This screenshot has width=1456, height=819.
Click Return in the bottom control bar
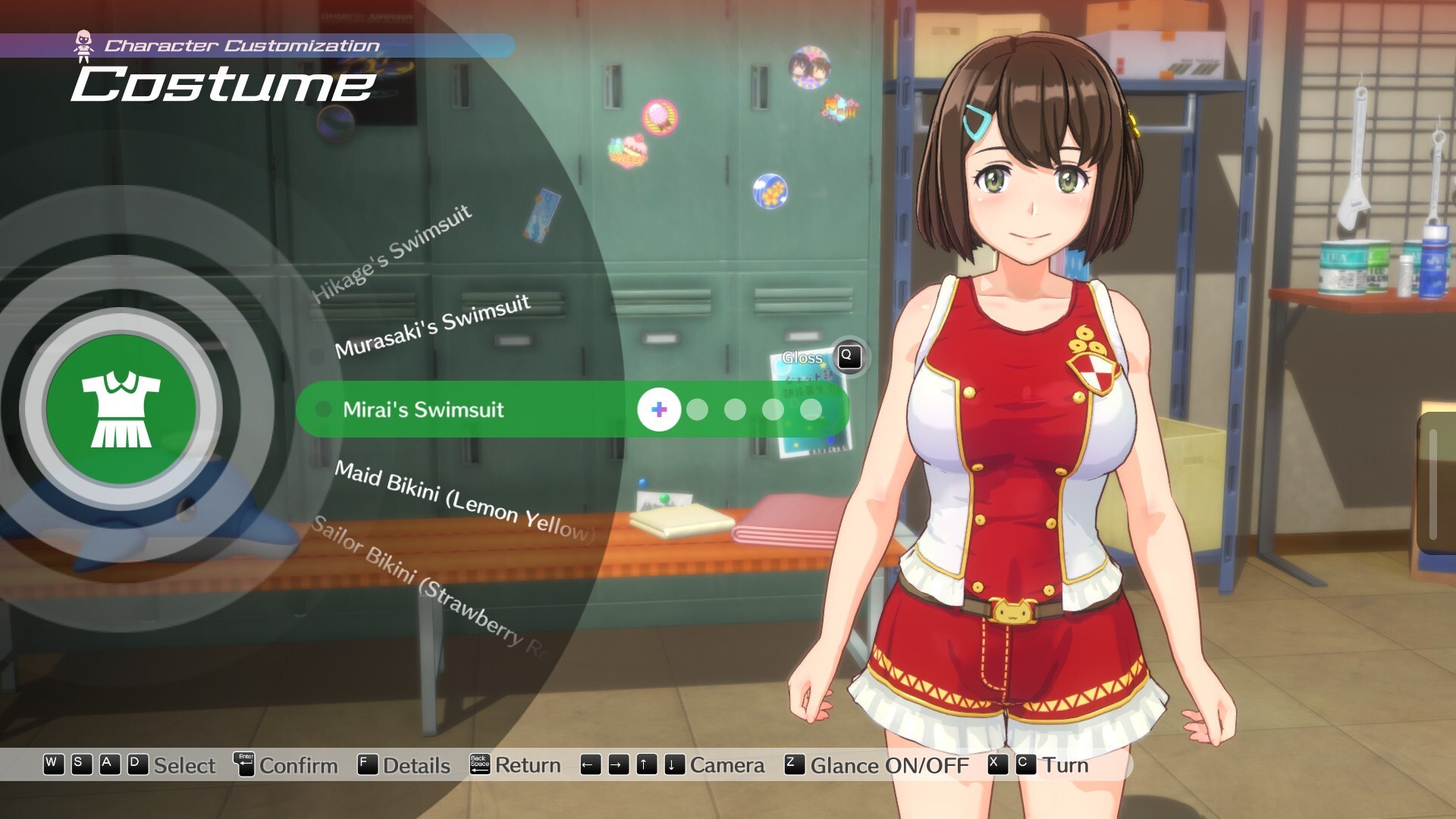527,765
